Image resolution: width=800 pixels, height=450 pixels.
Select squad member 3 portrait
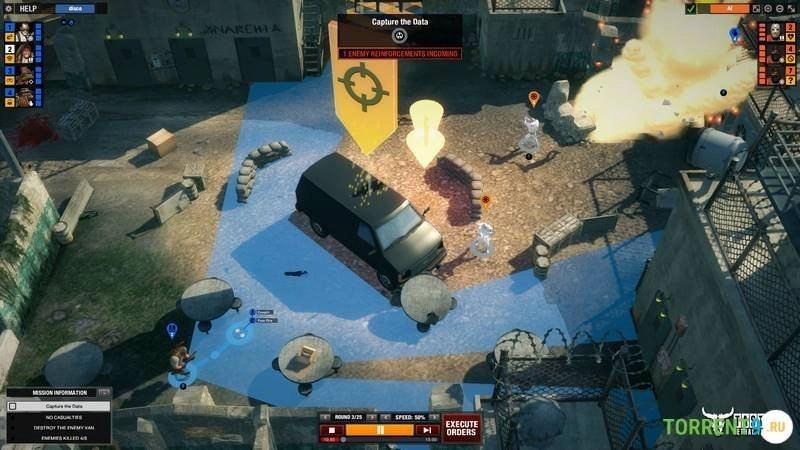pos(24,75)
